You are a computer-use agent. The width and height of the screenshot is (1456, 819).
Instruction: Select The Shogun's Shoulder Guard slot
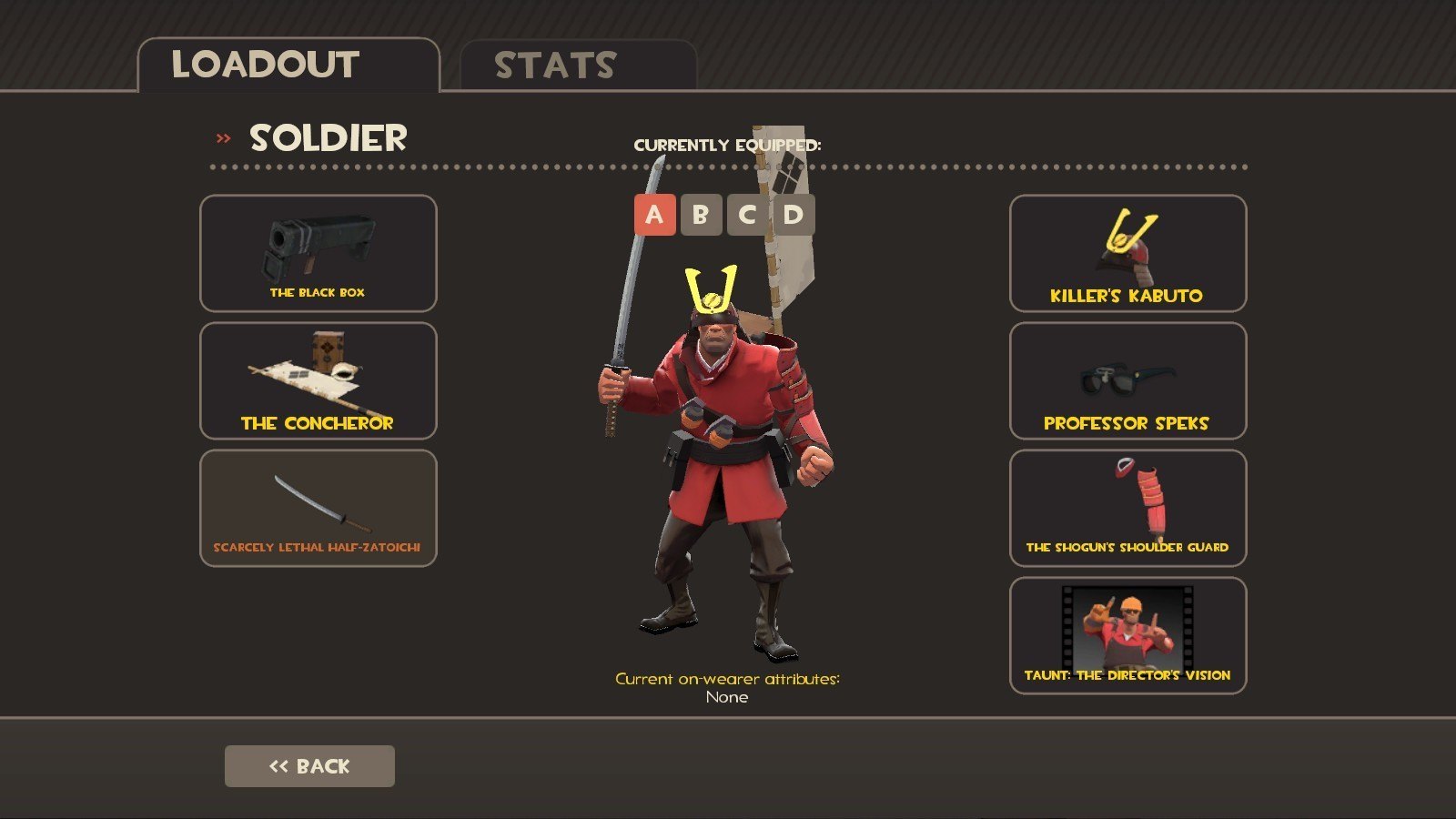(x=1127, y=508)
